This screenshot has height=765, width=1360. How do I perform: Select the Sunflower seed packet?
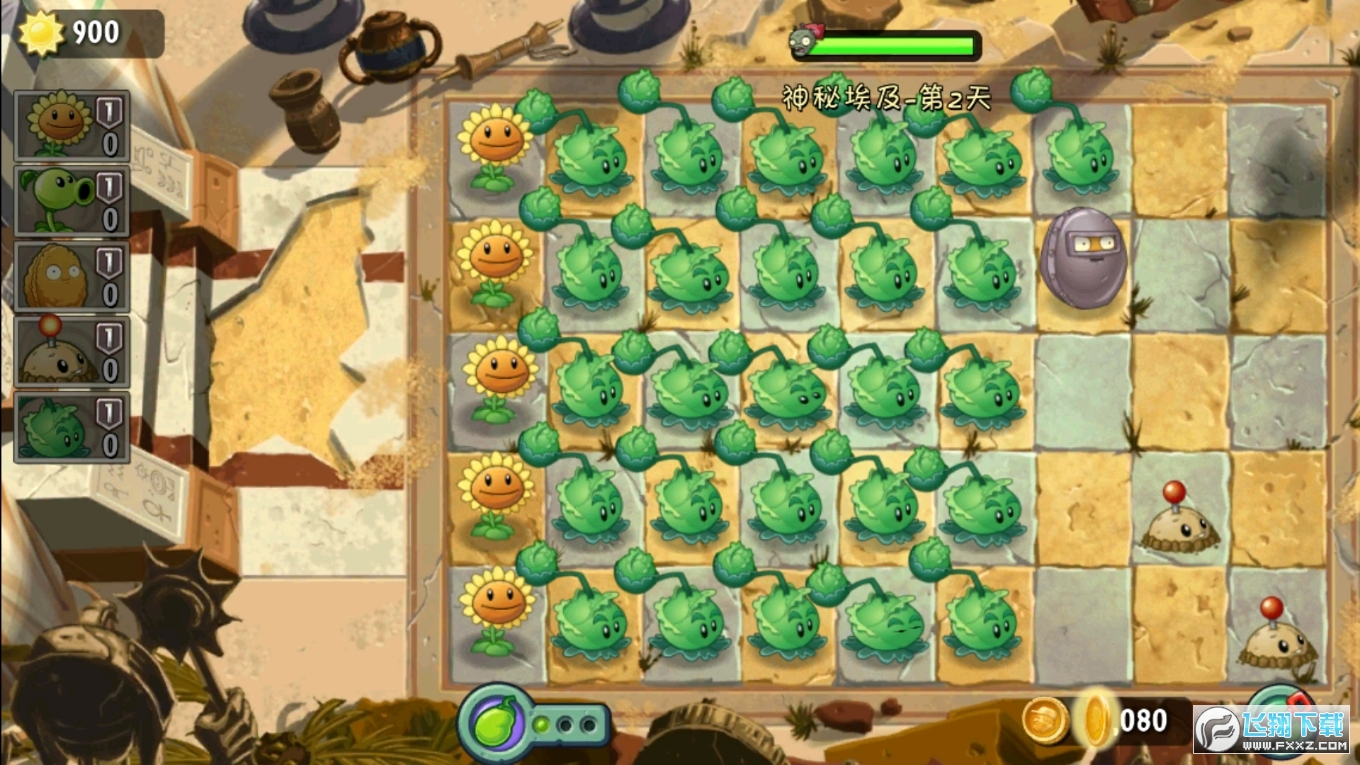coord(71,125)
